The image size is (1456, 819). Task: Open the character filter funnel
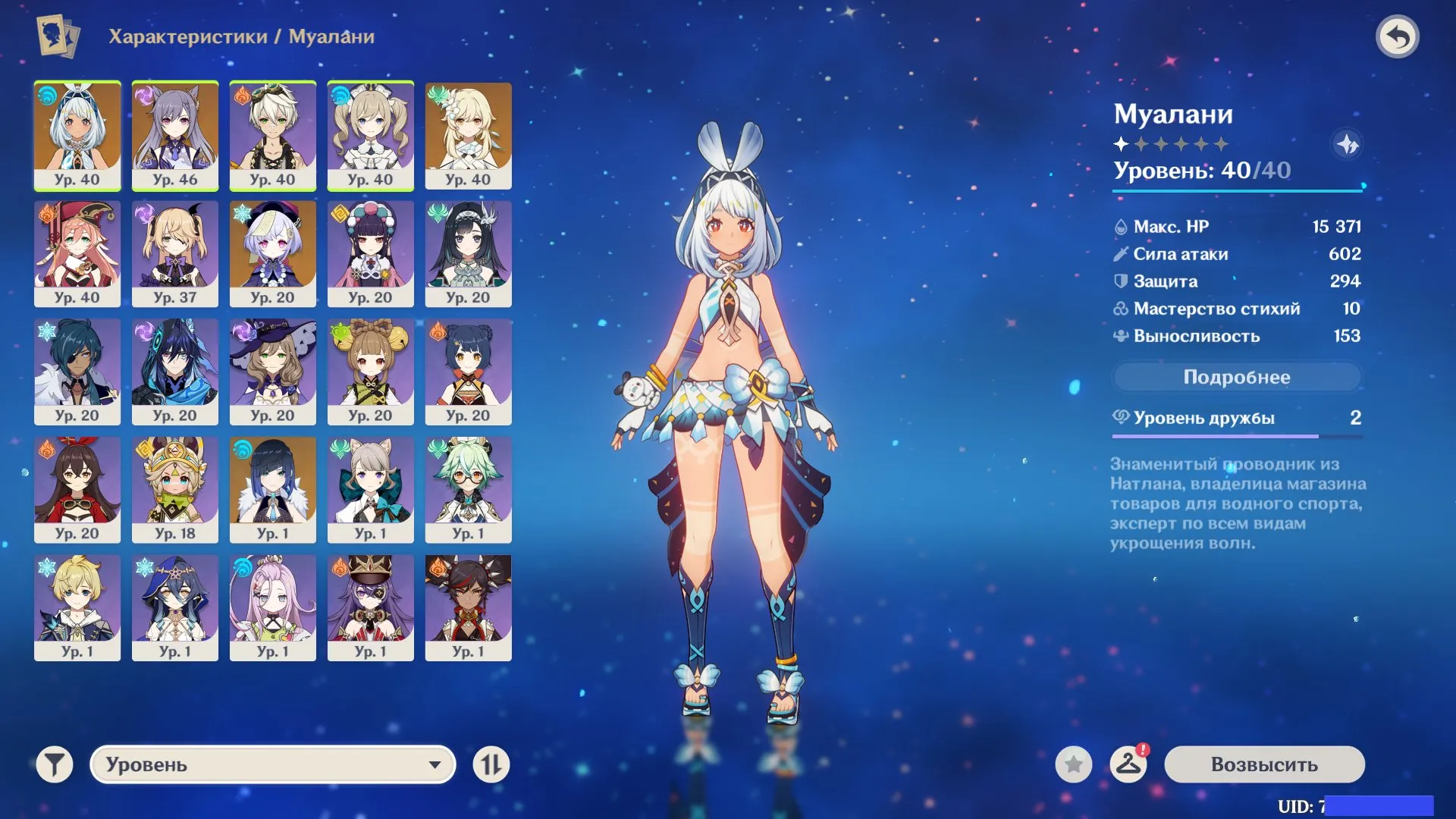coord(55,764)
